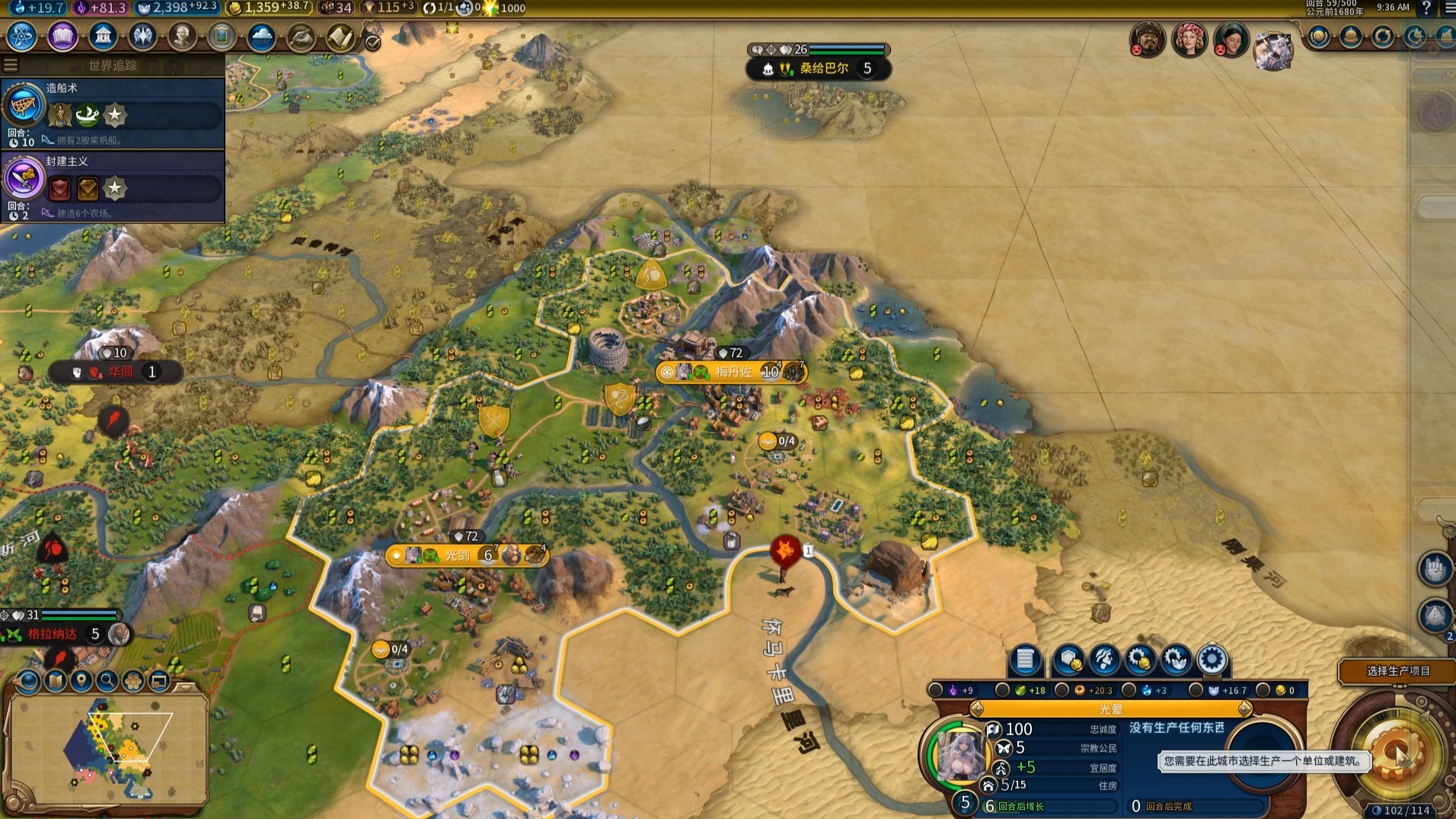
Task: Click the 选择生产项目 button
Action: coord(1397,671)
